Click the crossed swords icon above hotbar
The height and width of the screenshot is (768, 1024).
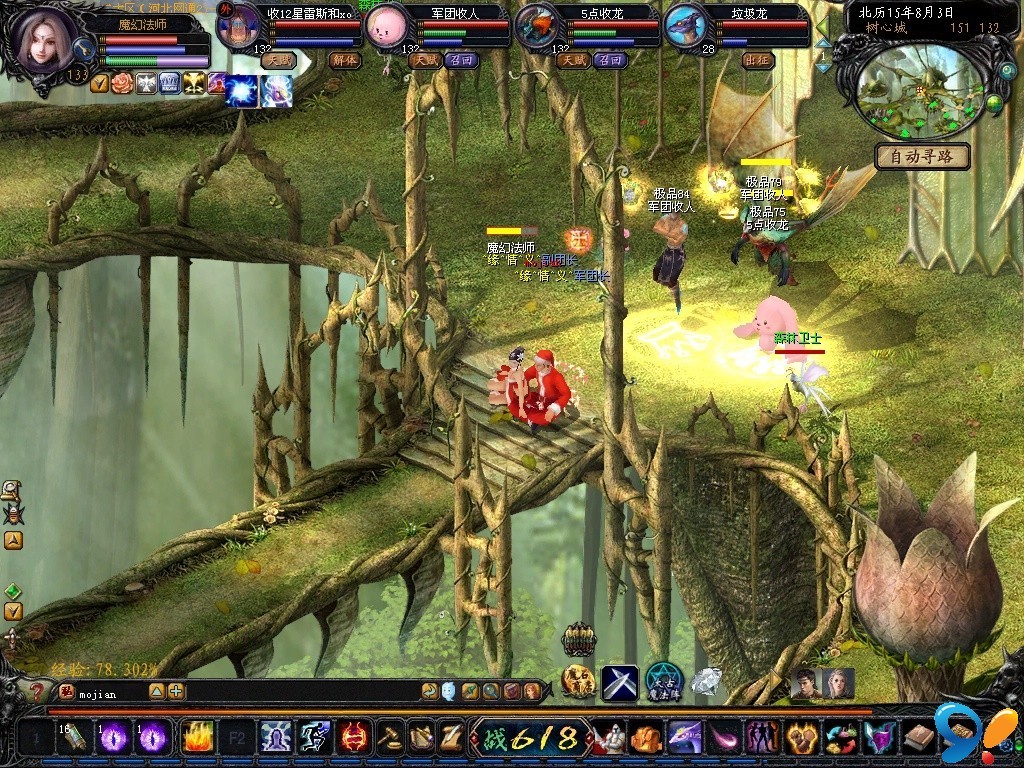tap(620, 682)
